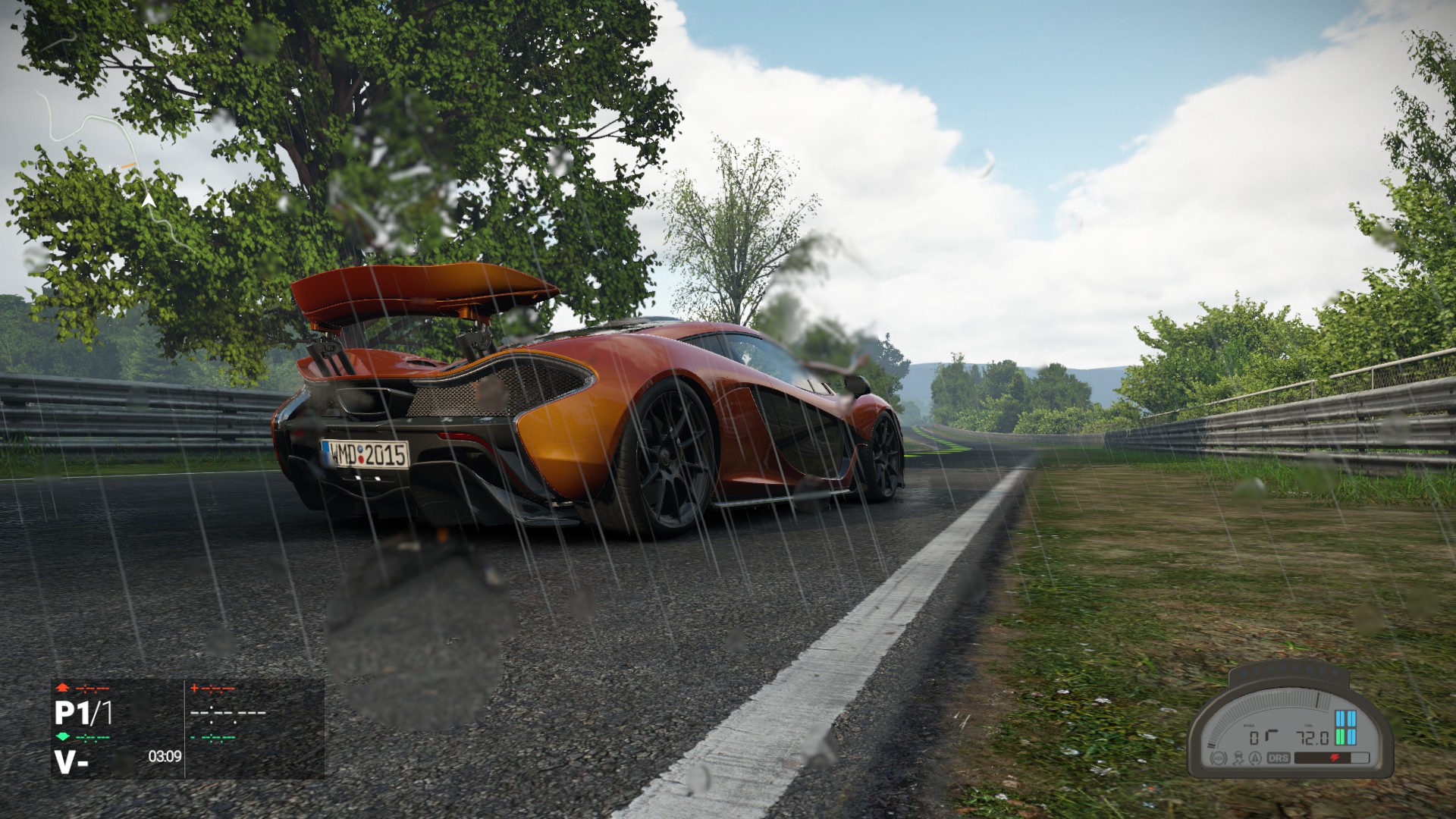Image resolution: width=1456 pixels, height=819 pixels.
Task: Click the ABS indicator icon
Action: pyautogui.click(x=1219, y=758)
